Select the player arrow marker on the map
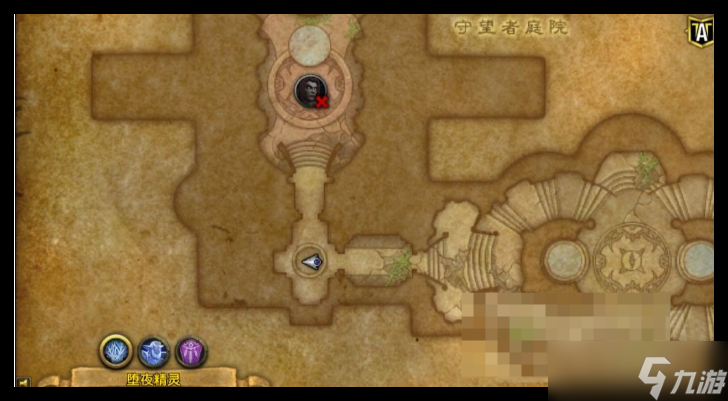This screenshot has height=401, width=728. tap(311, 262)
